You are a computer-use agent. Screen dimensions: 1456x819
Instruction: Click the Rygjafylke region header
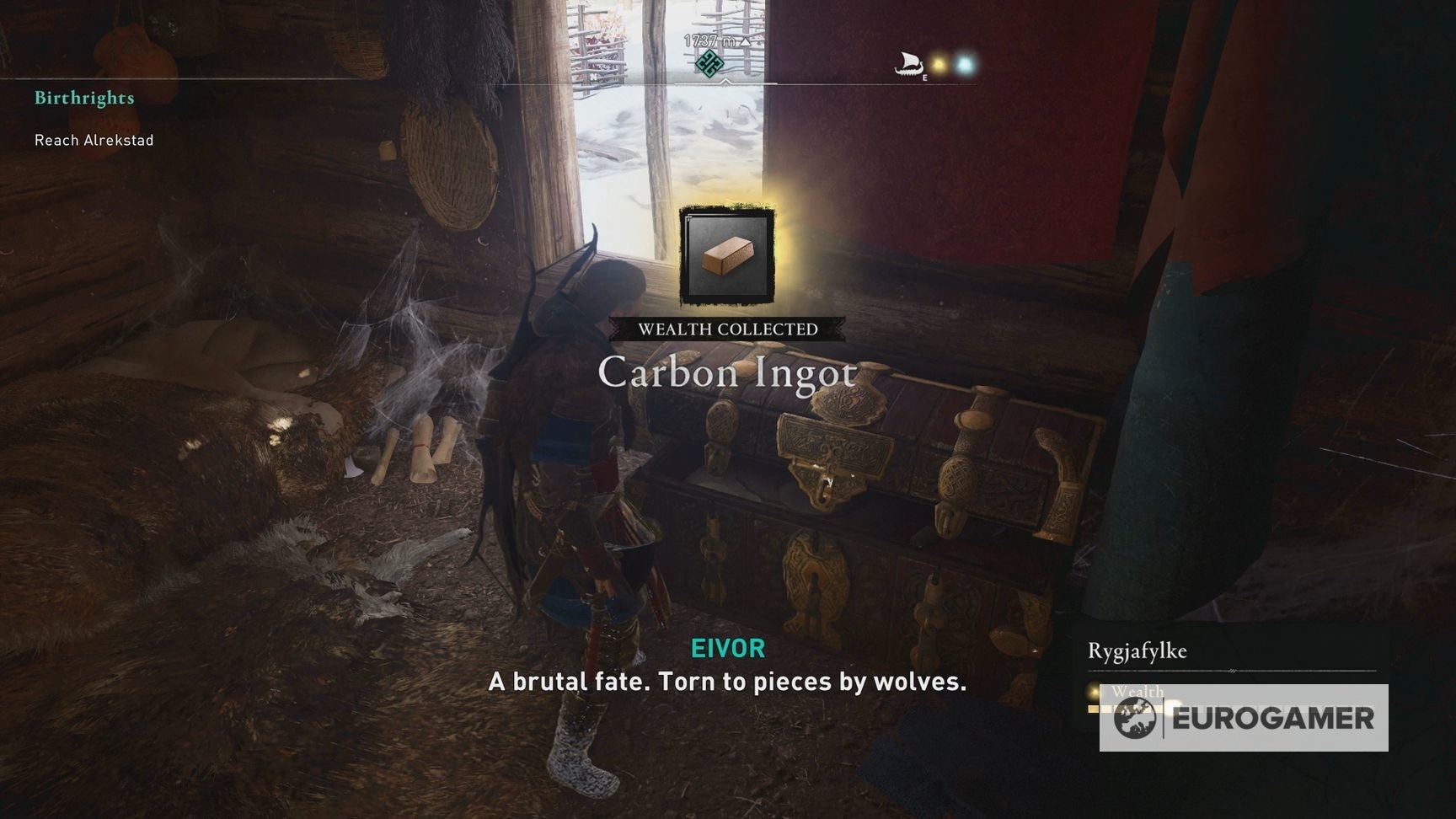point(1139,650)
